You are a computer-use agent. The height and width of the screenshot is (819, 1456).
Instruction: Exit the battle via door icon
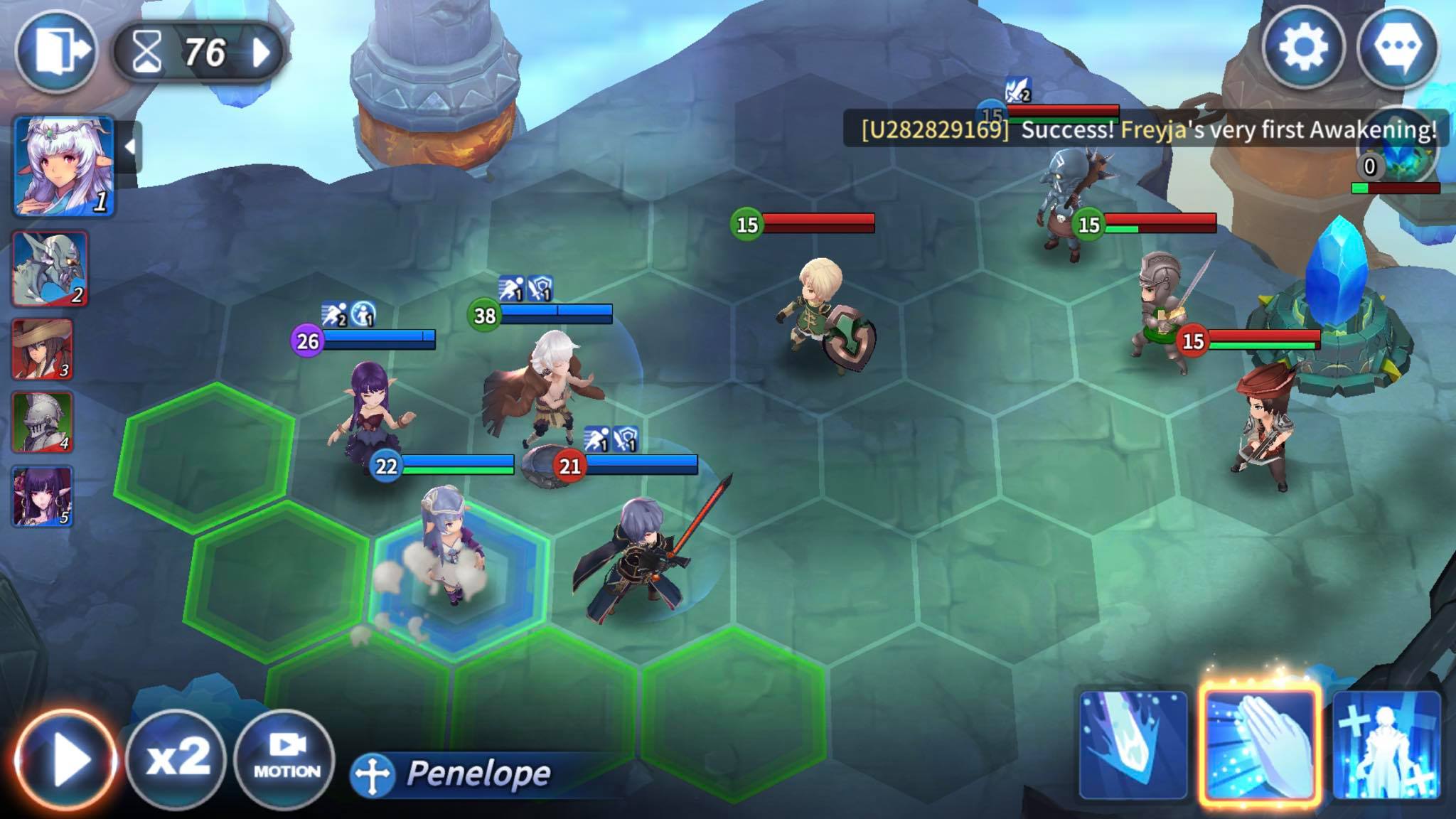(x=55, y=51)
